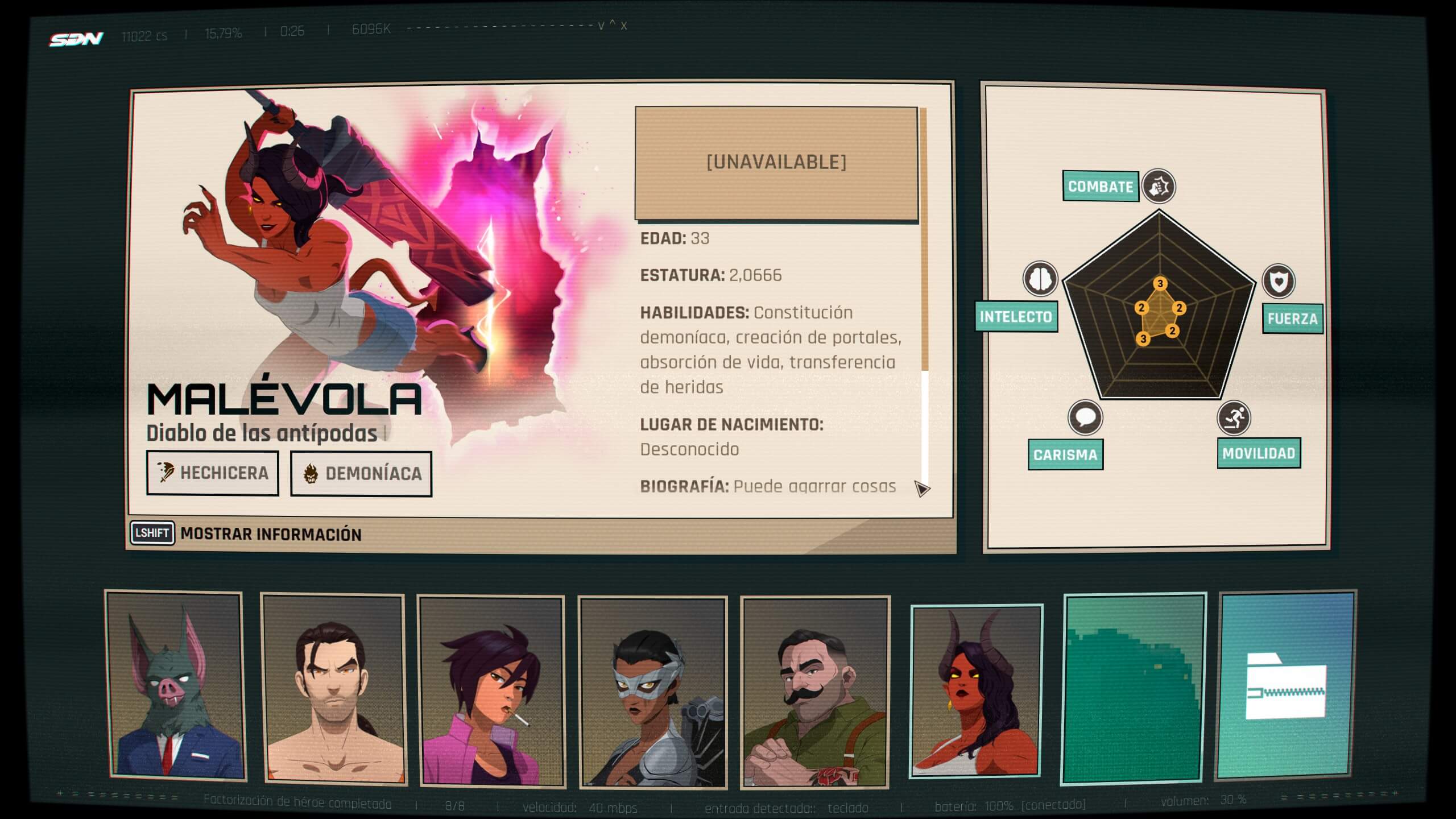Select the Intelecto stat label

tap(1016, 317)
